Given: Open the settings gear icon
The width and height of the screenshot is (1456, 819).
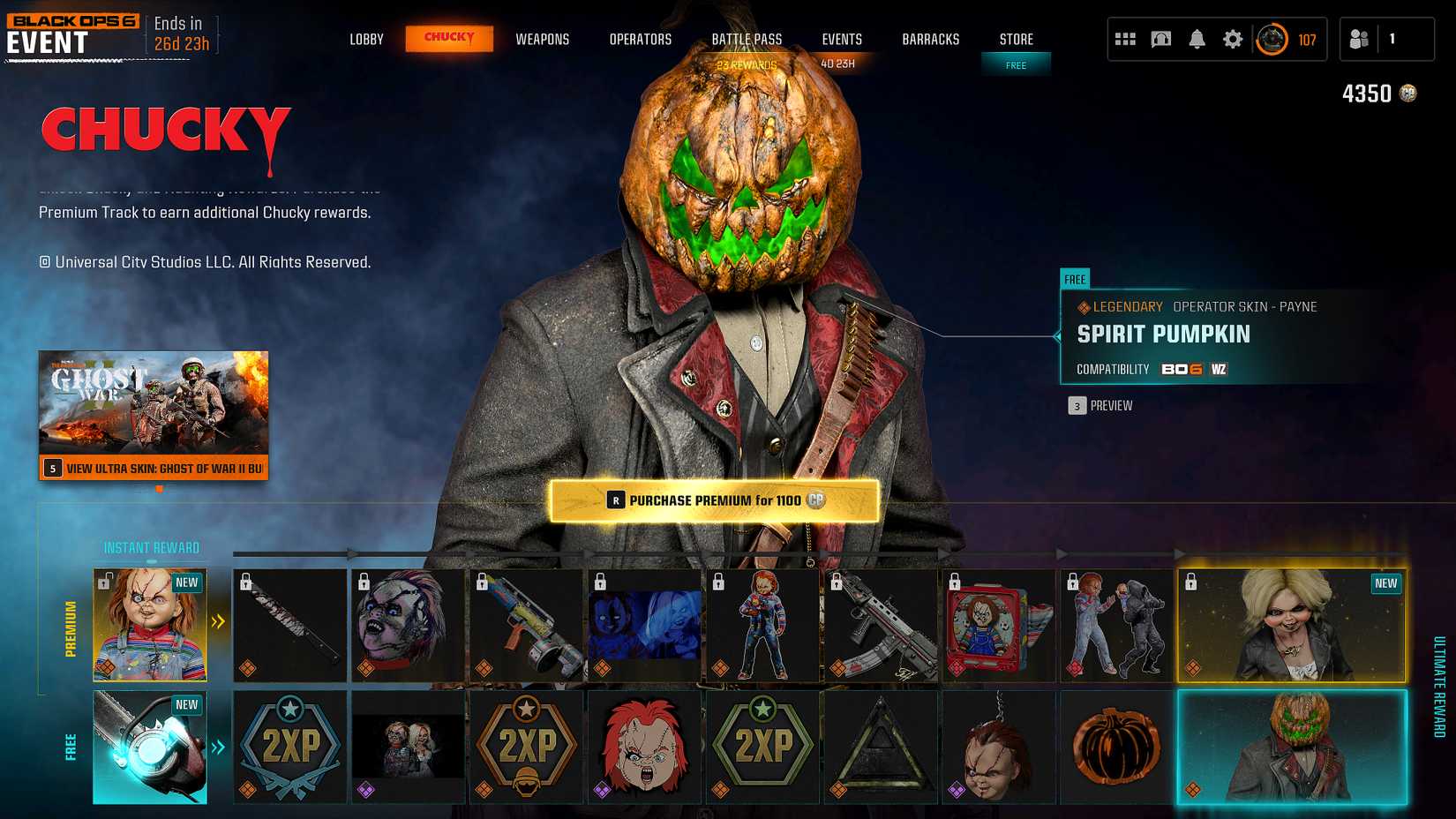Looking at the screenshot, I should (x=1233, y=38).
